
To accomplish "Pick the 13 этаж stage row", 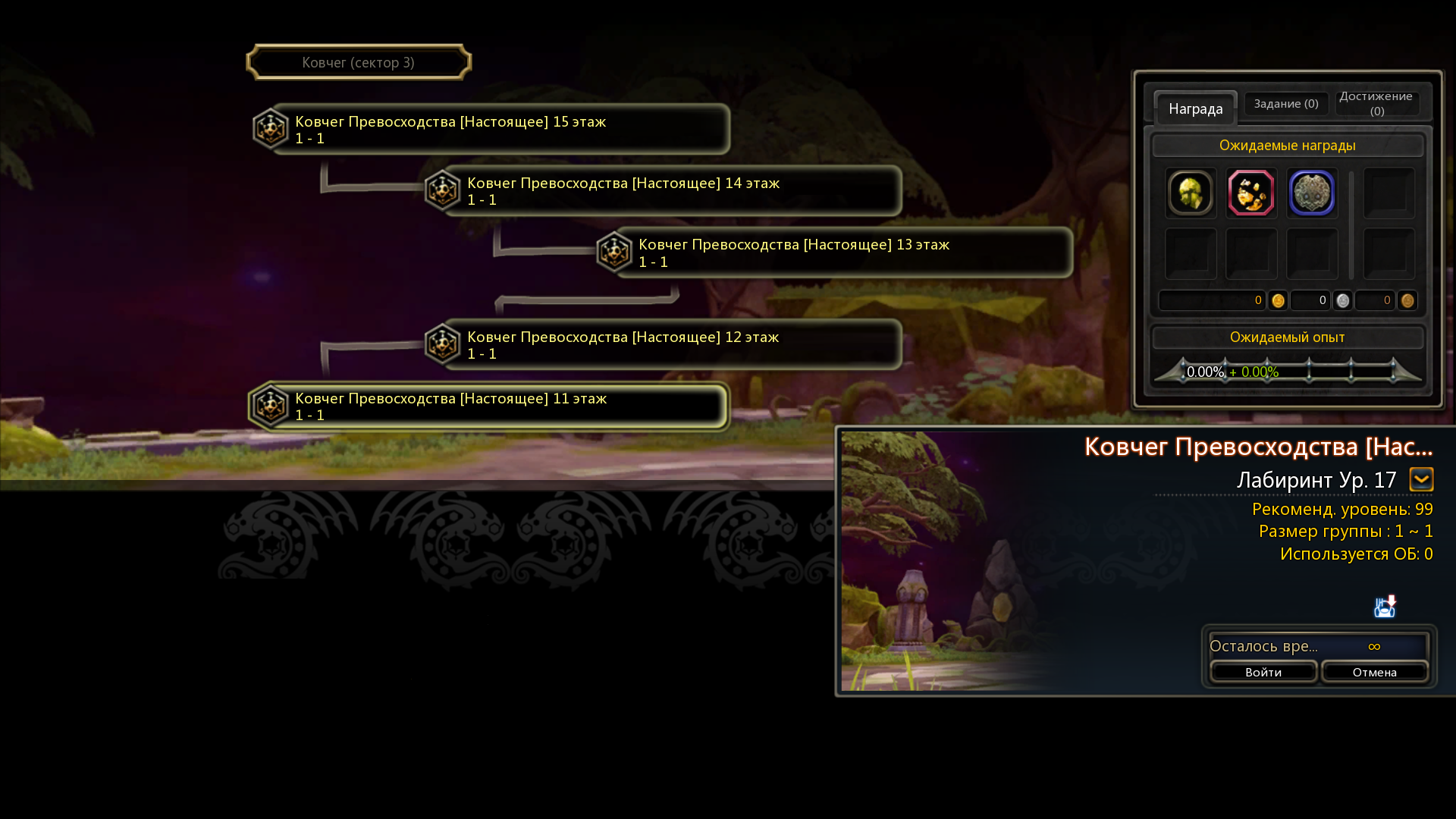I will 835,253.
